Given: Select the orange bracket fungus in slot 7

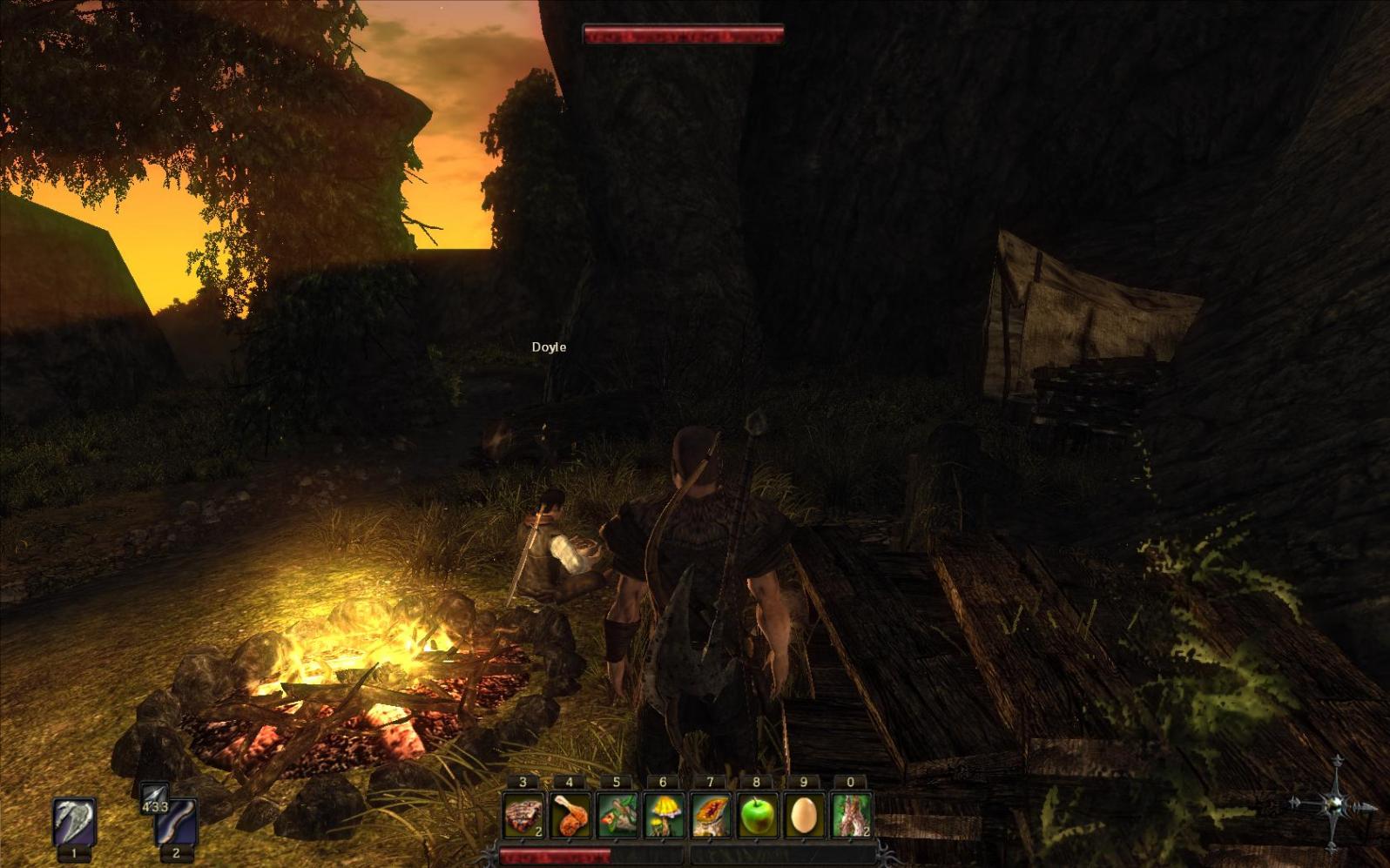Looking at the screenshot, I should 711,816.
